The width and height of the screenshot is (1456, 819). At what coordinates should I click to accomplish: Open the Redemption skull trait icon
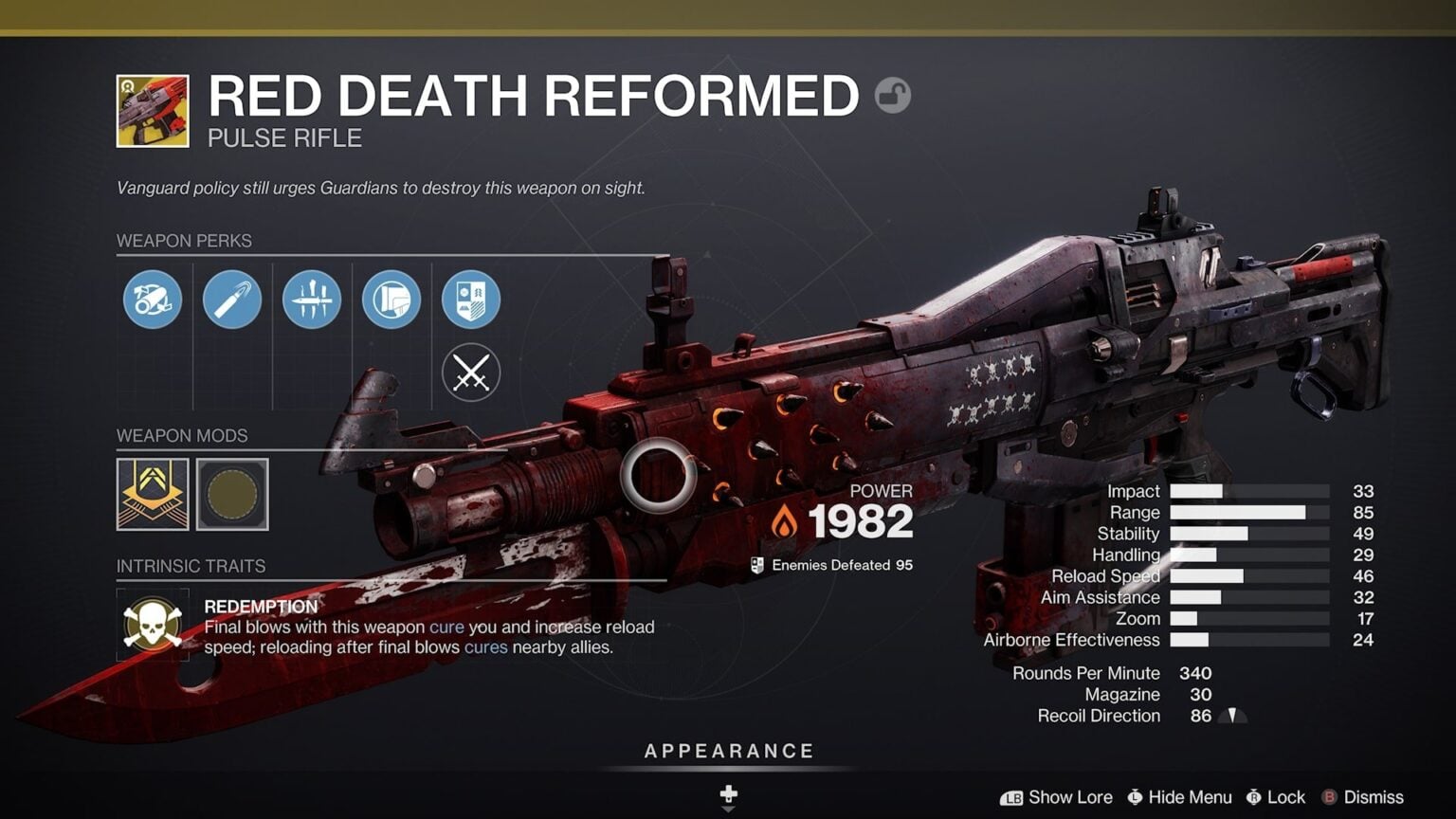tap(152, 626)
